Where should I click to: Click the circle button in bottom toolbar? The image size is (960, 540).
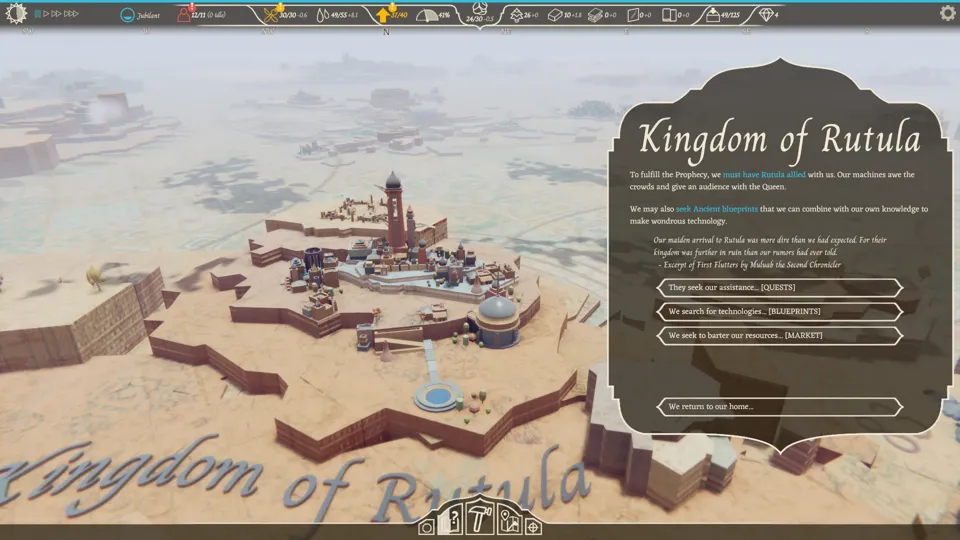(x=427, y=526)
